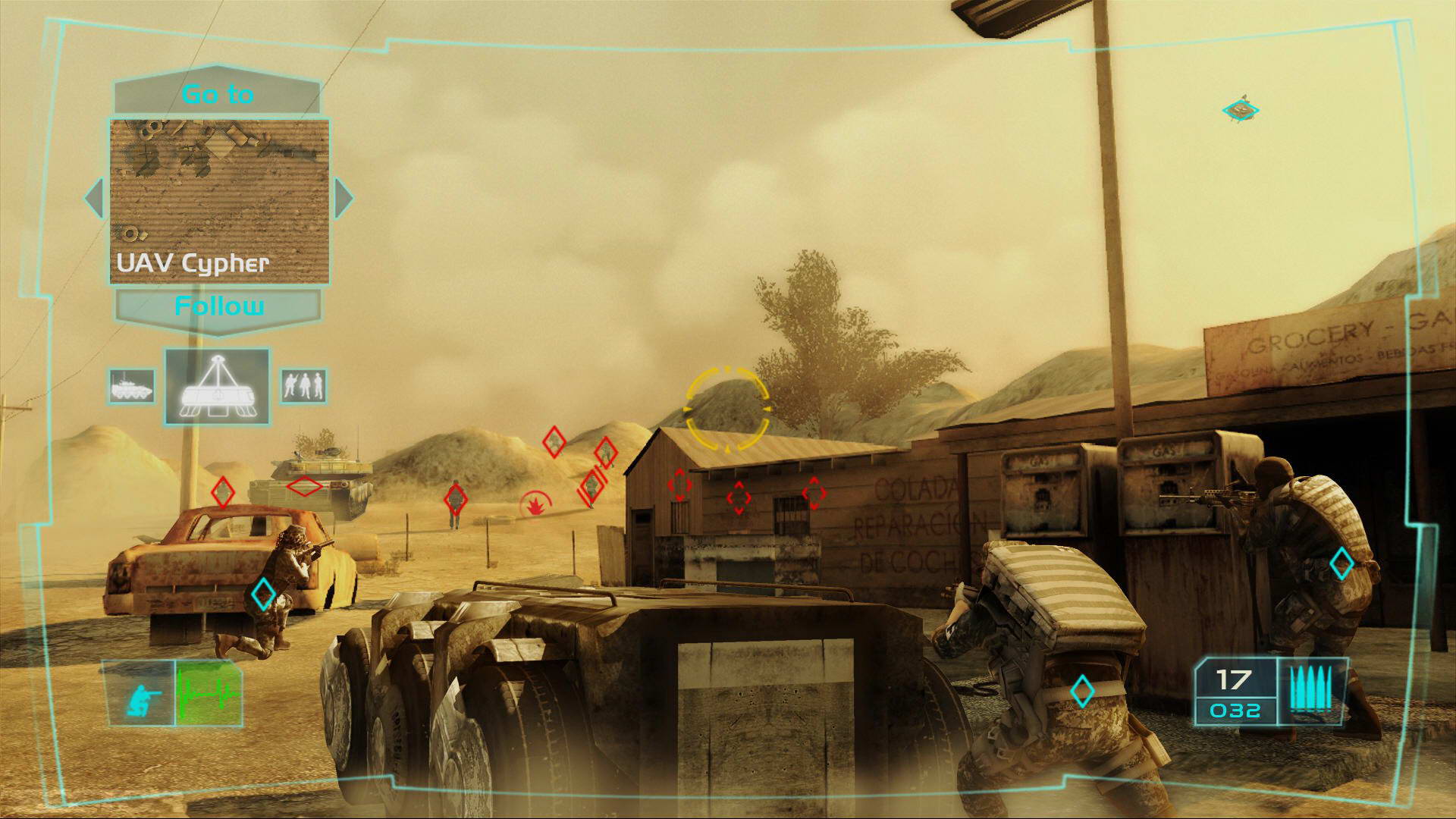Click the red grenade threat marker

[x=535, y=504]
